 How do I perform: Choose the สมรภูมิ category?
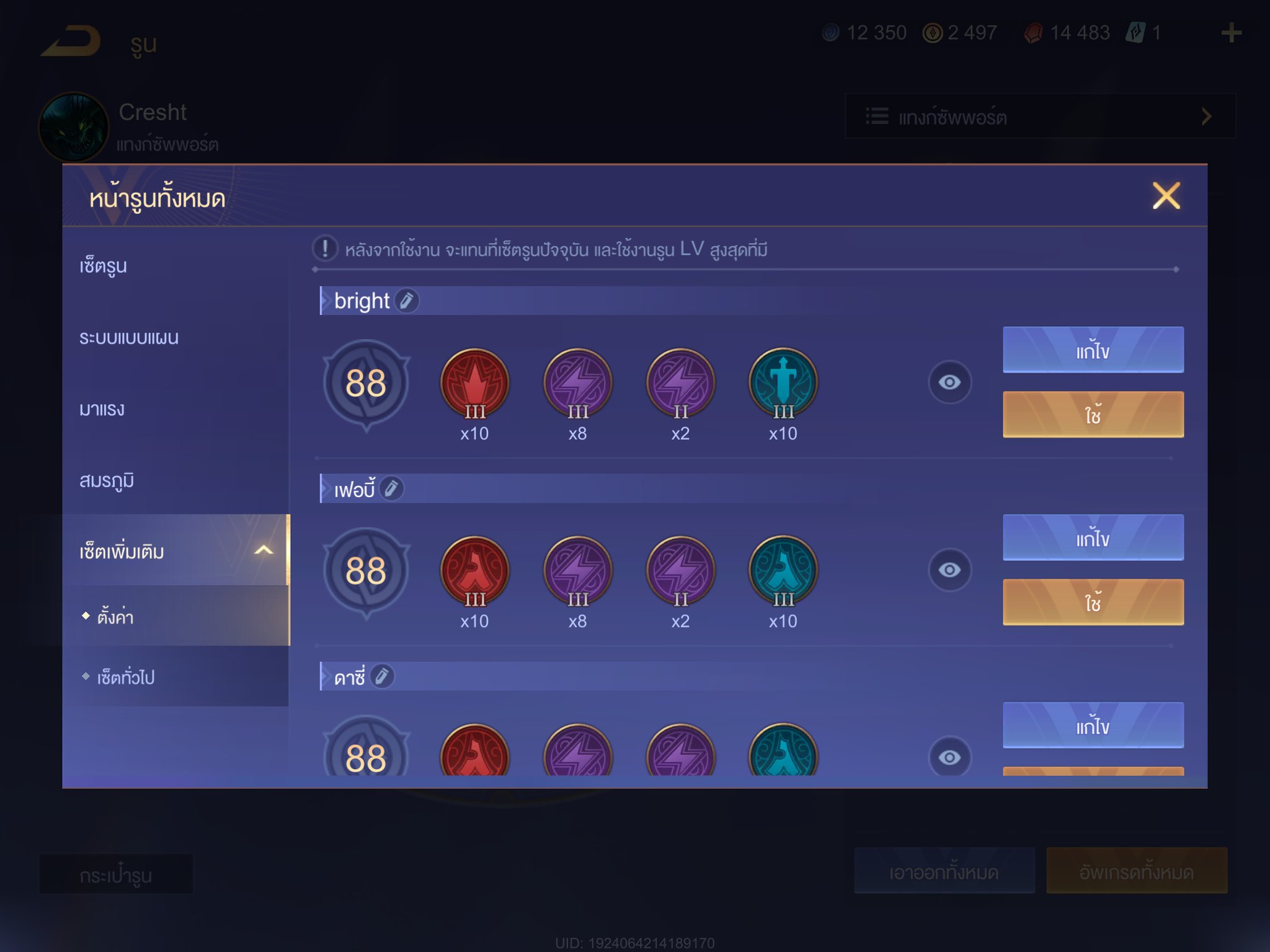click(x=107, y=480)
